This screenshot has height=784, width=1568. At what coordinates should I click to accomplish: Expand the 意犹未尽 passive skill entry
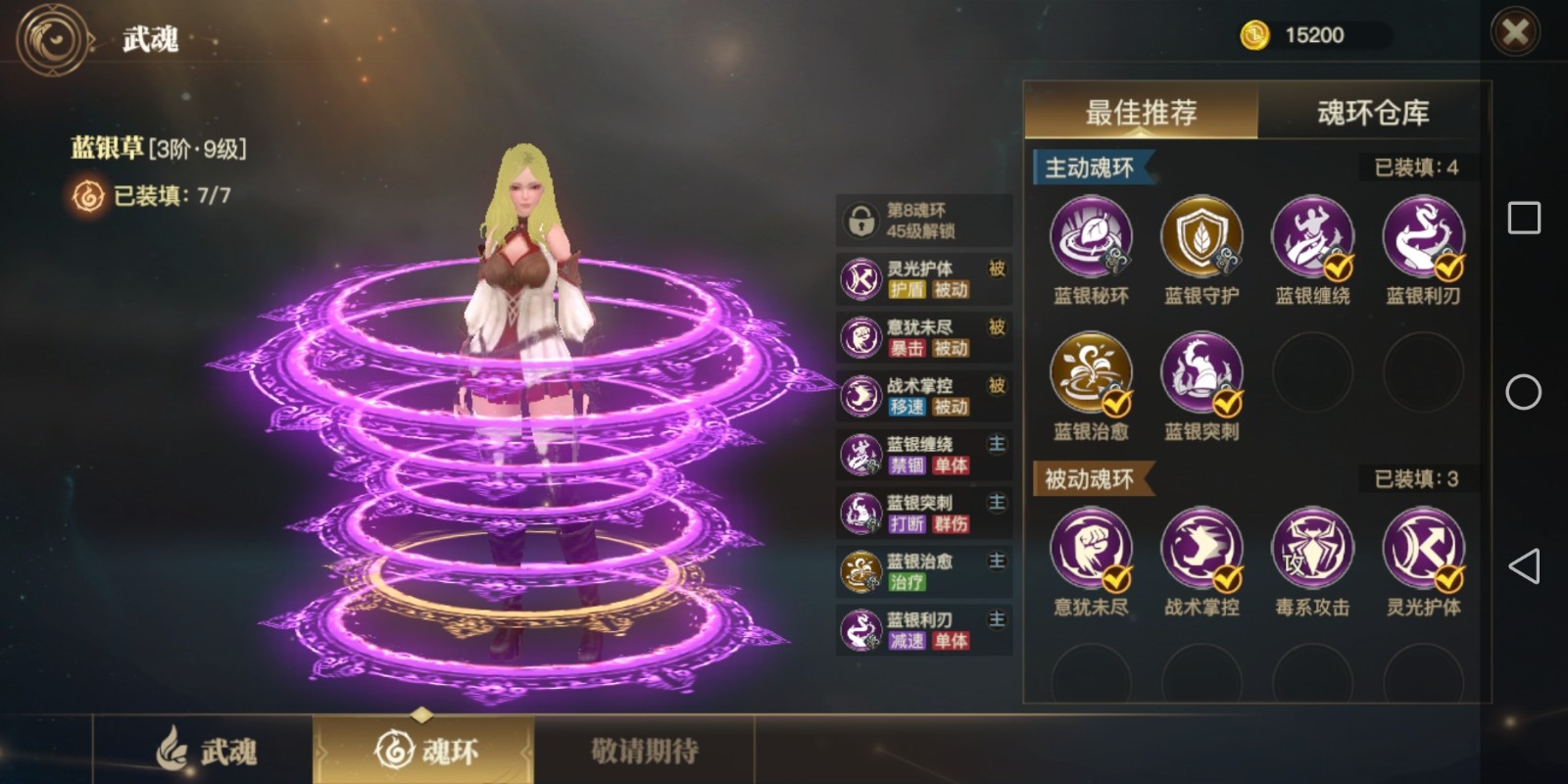coord(921,336)
